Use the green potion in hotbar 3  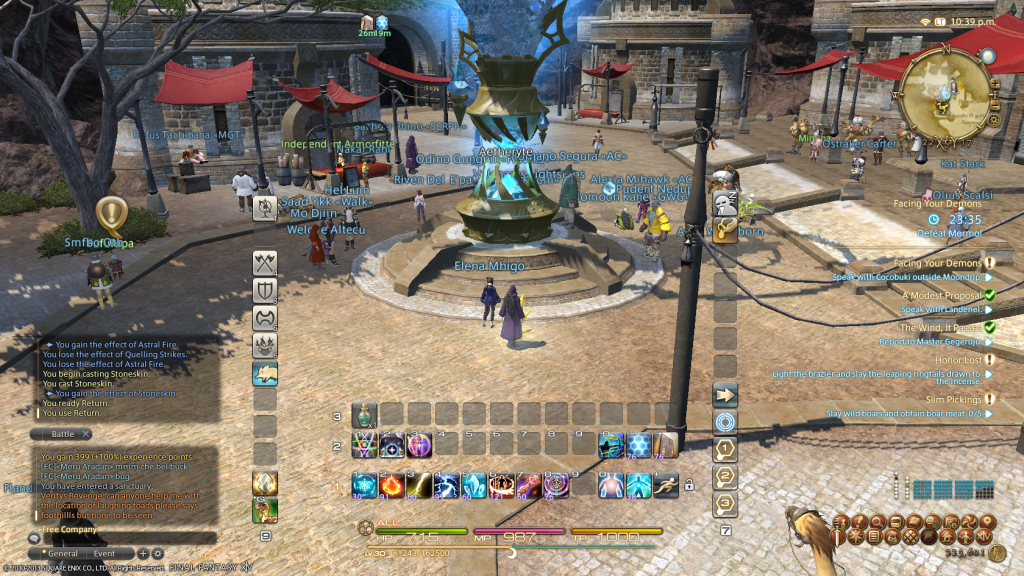tap(365, 414)
